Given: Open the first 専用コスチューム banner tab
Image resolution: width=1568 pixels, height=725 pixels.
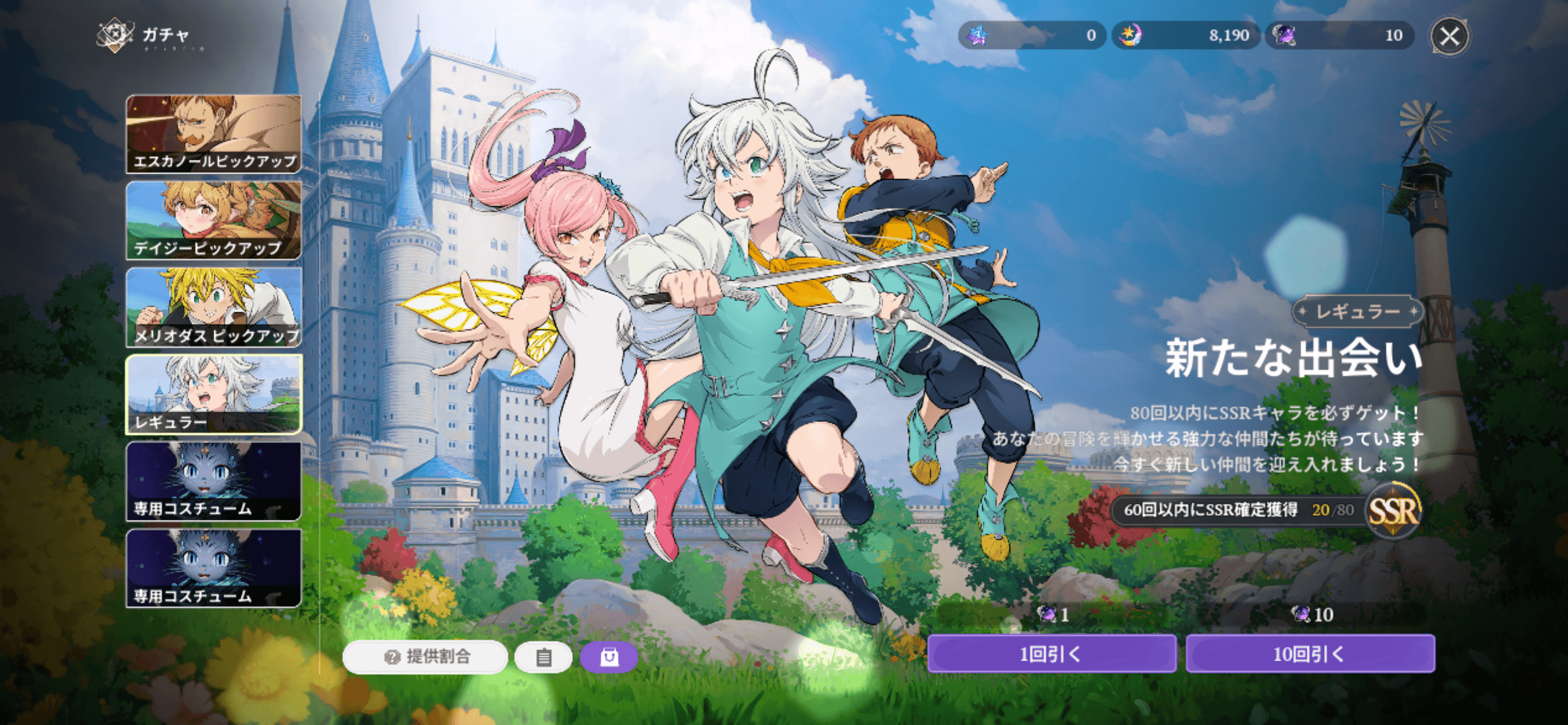Looking at the screenshot, I should click(214, 480).
